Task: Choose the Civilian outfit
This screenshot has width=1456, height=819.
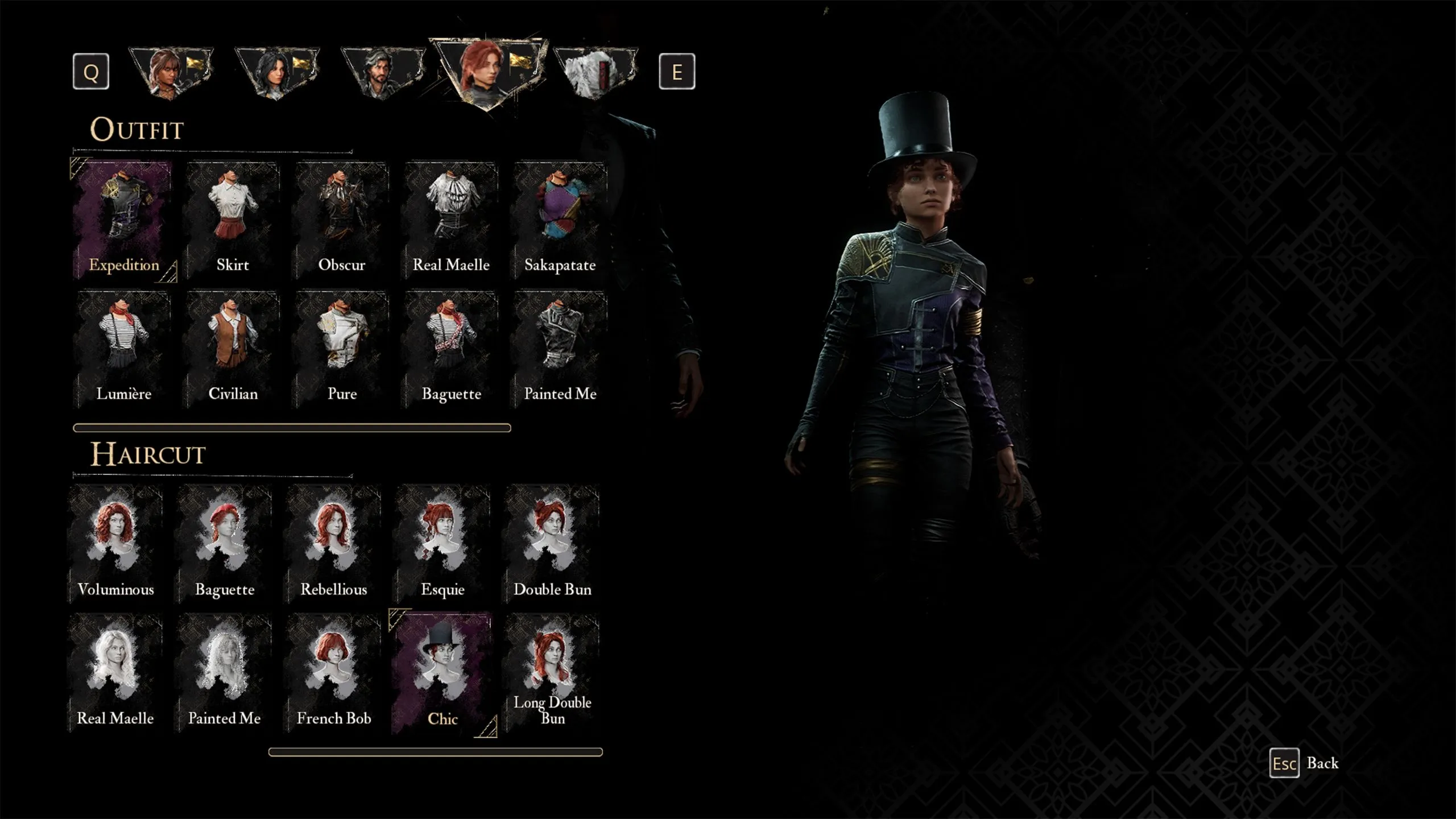Action: click(x=233, y=350)
